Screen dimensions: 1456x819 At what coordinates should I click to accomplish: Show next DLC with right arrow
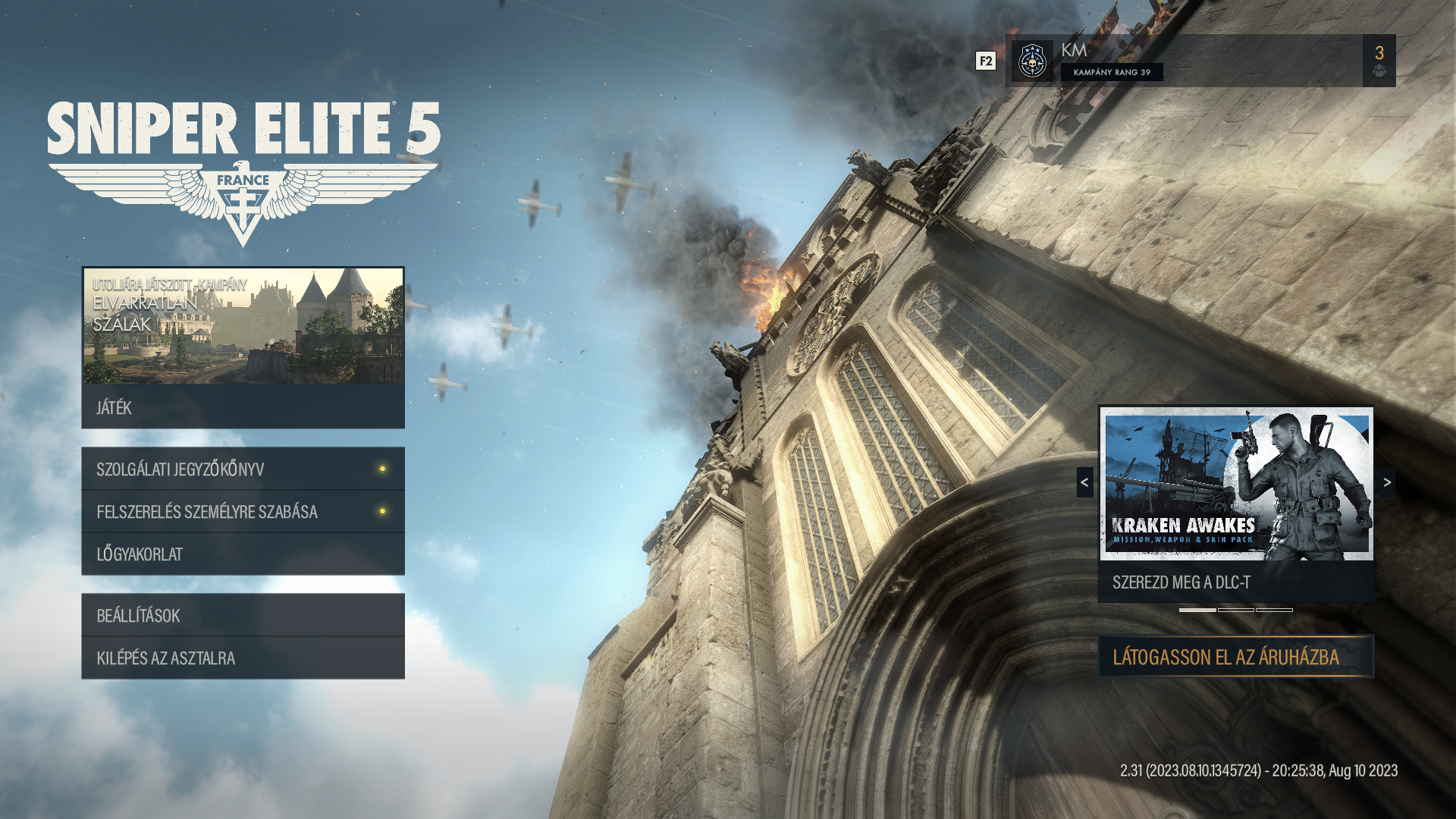(x=1387, y=482)
